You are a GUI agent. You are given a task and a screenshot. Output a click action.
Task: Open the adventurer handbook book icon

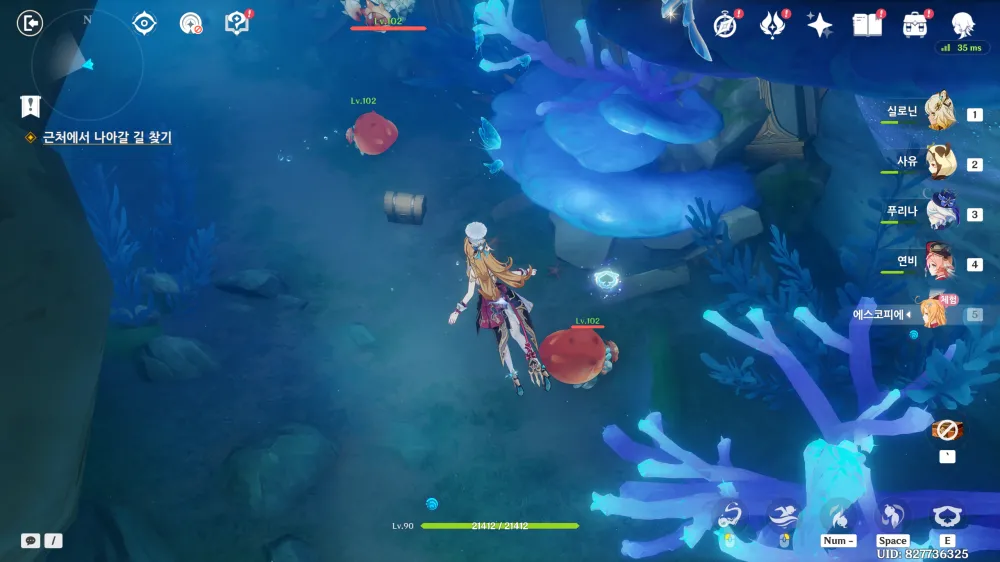click(866, 25)
